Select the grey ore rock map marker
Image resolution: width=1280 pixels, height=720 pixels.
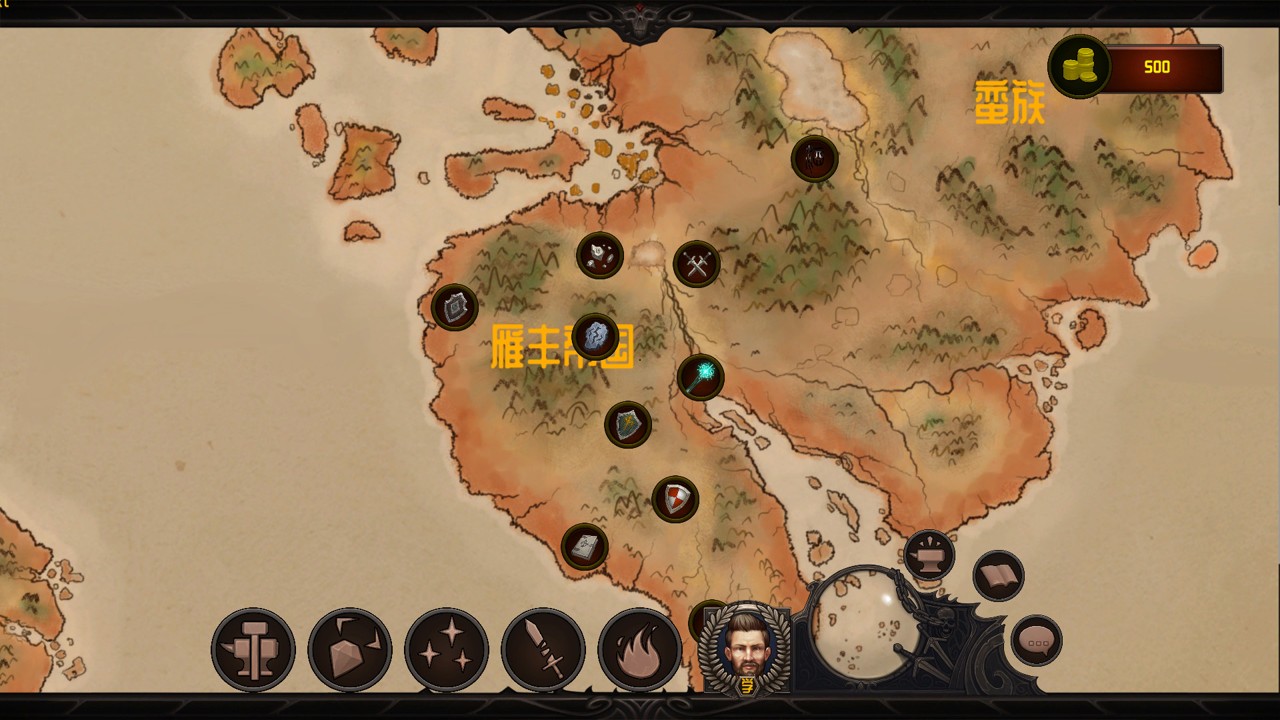click(x=596, y=336)
